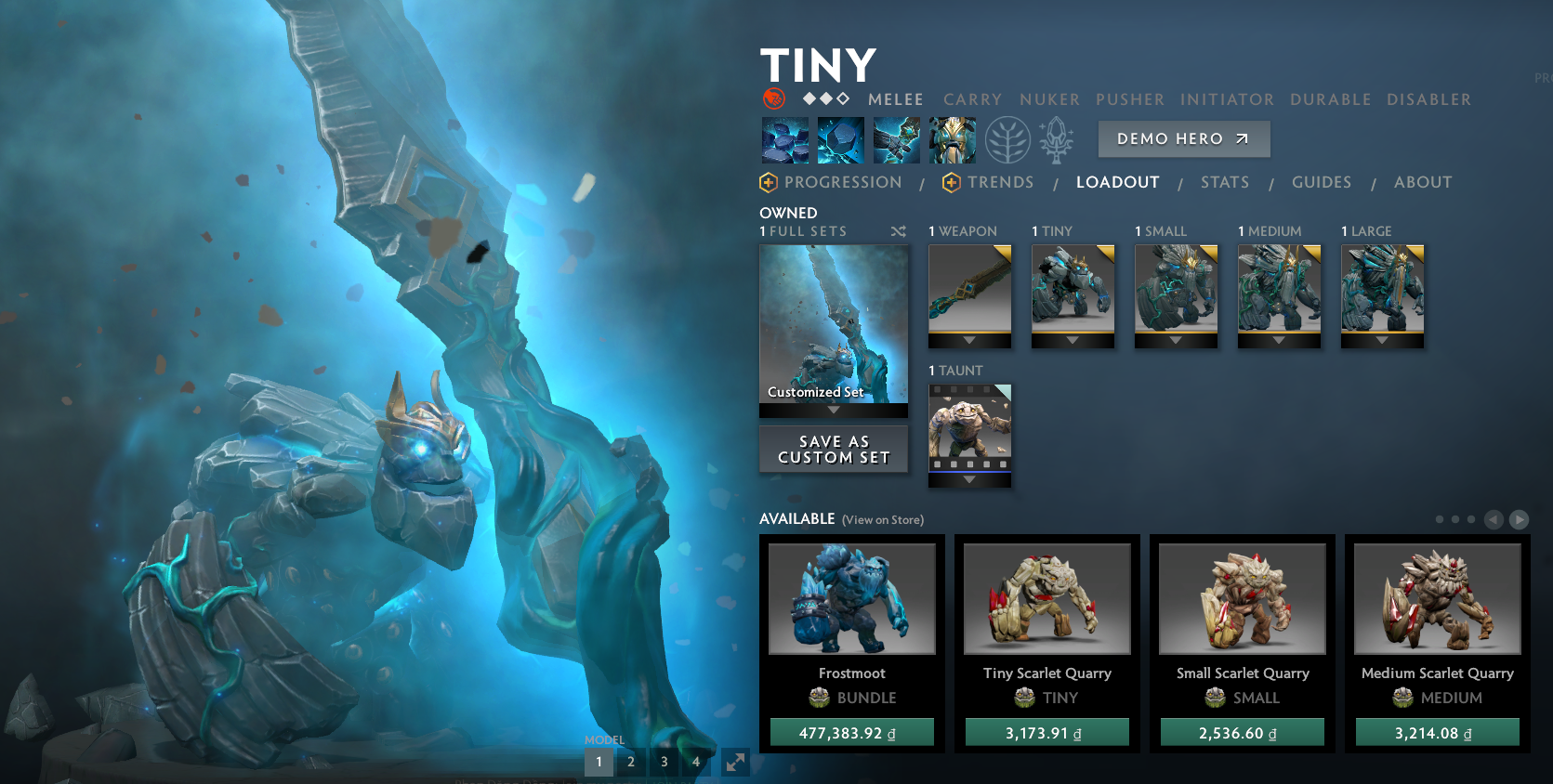Click the Grow ability icon
The width and height of the screenshot is (1553, 784).
[953, 139]
